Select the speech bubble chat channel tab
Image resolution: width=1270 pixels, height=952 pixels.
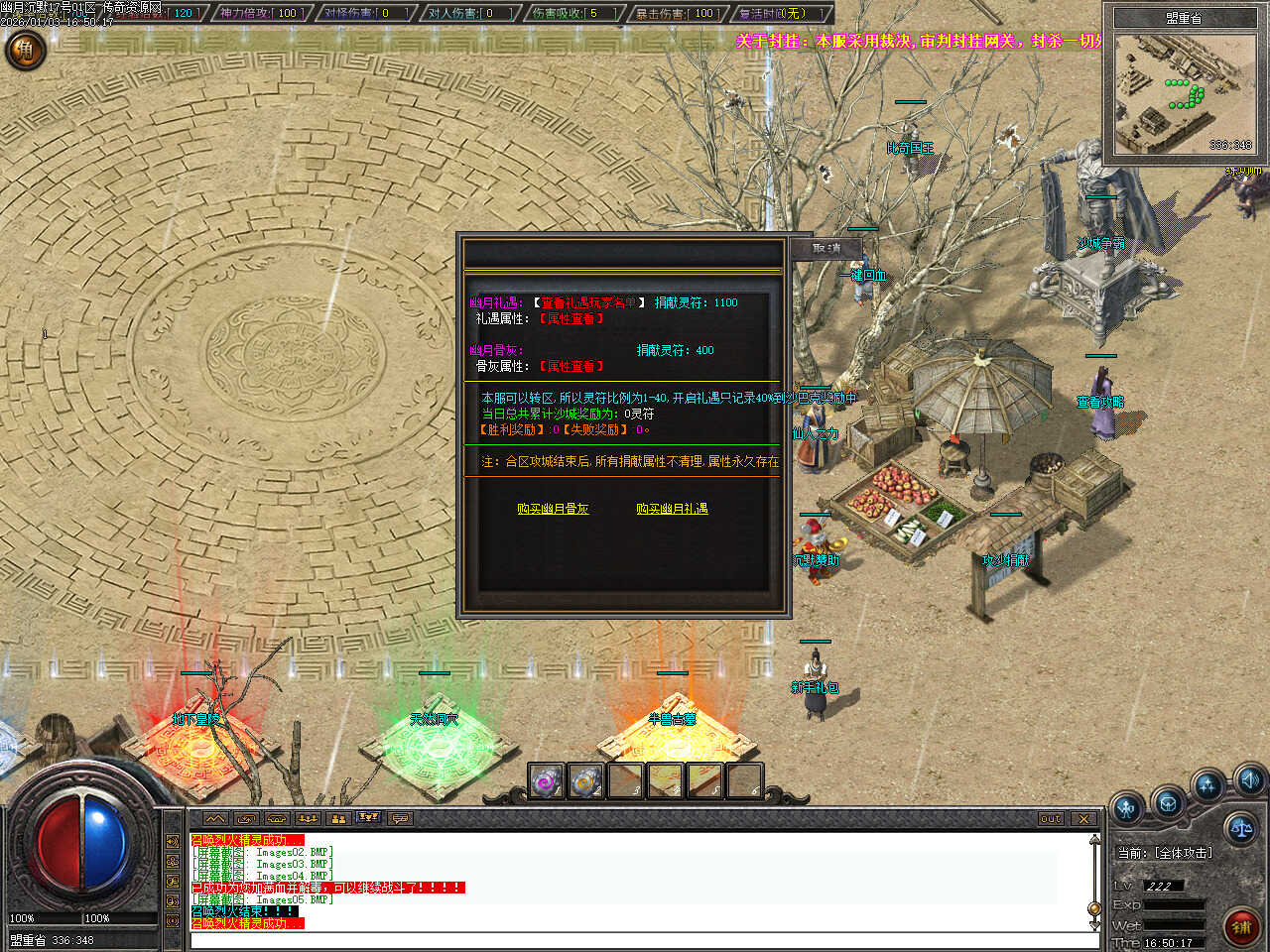400,819
